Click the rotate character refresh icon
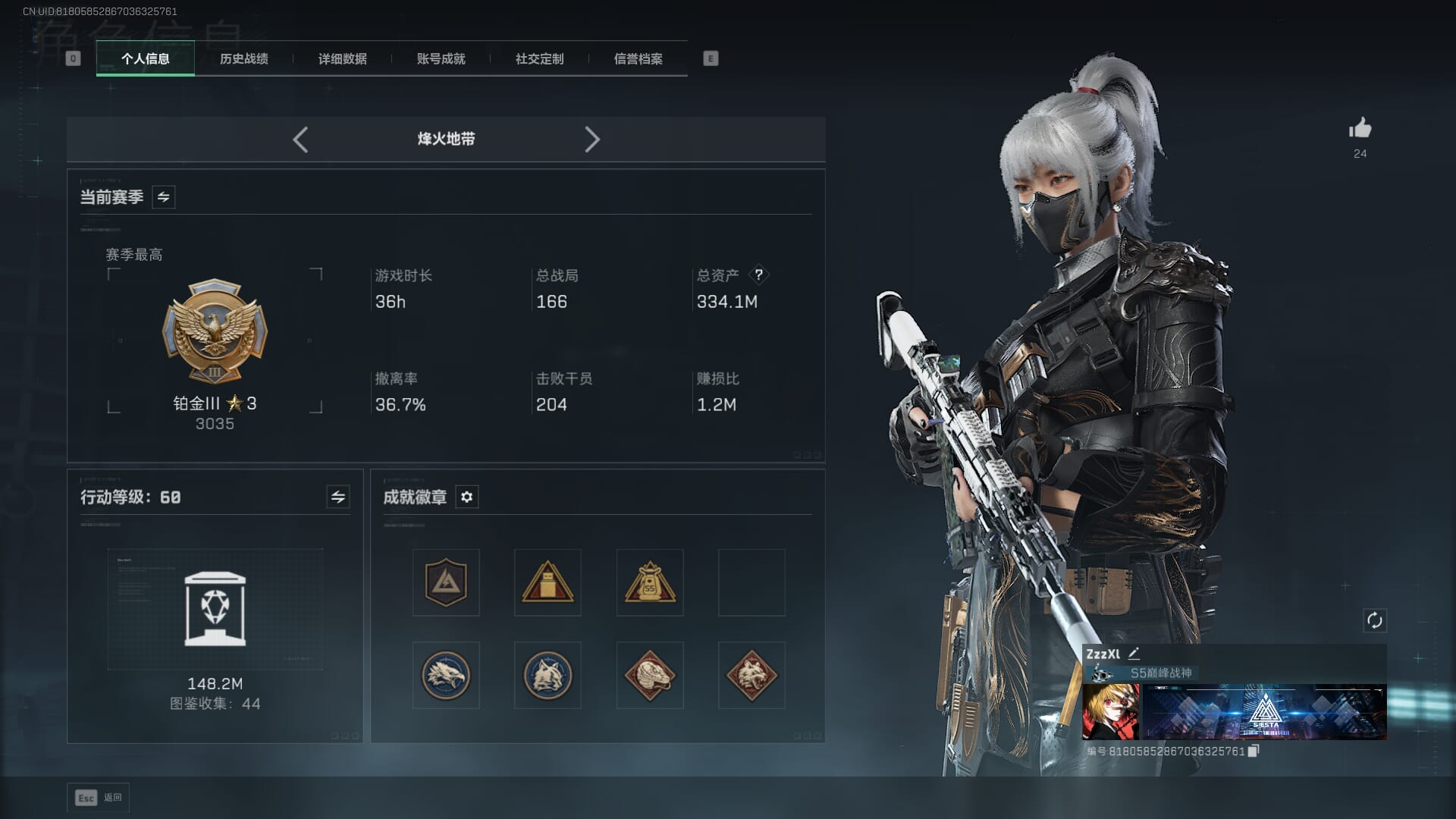This screenshot has width=1456, height=819. tap(1374, 620)
